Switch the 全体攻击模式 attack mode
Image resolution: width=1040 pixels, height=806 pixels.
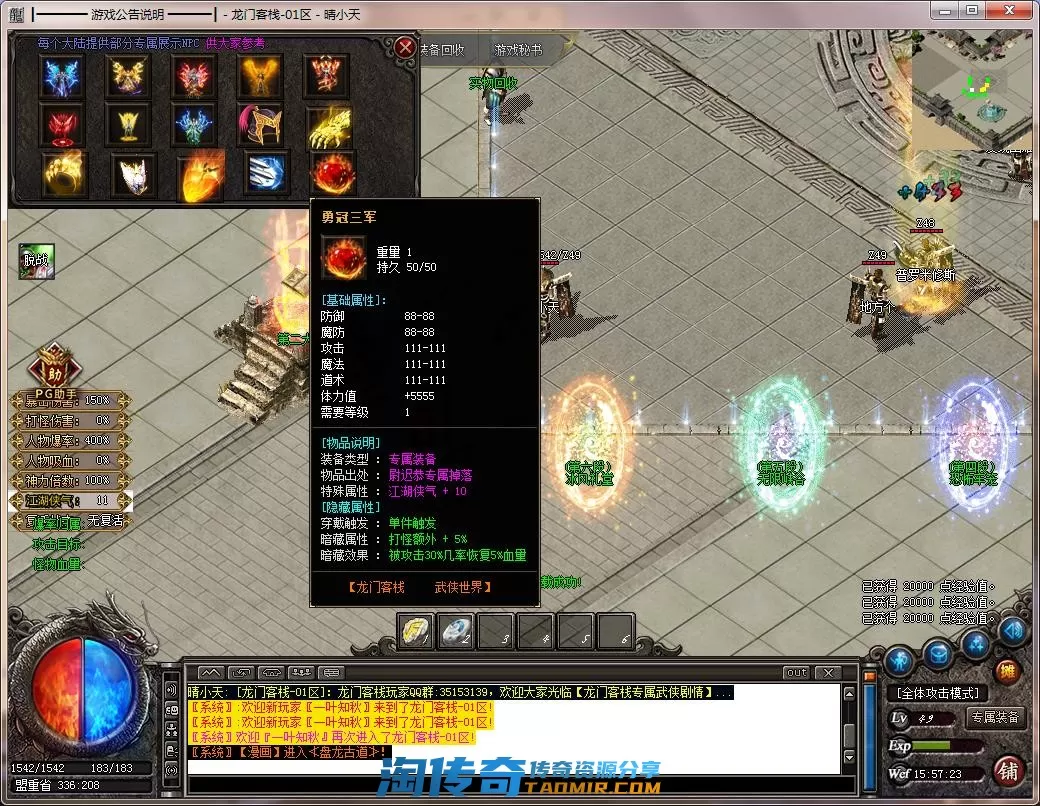point(937,693)
